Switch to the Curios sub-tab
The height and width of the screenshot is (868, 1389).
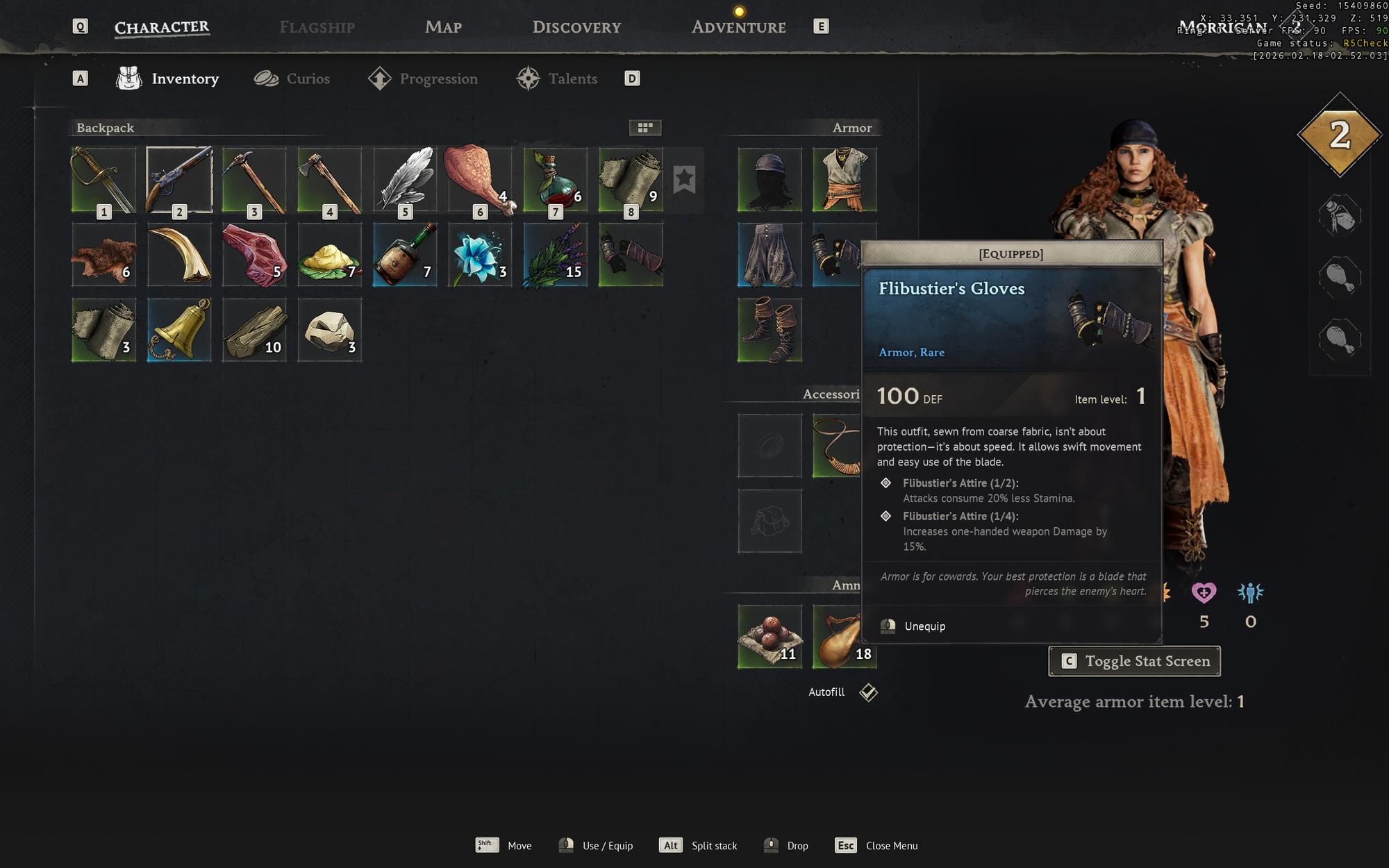pyautogui.click(x=292, y=78)
